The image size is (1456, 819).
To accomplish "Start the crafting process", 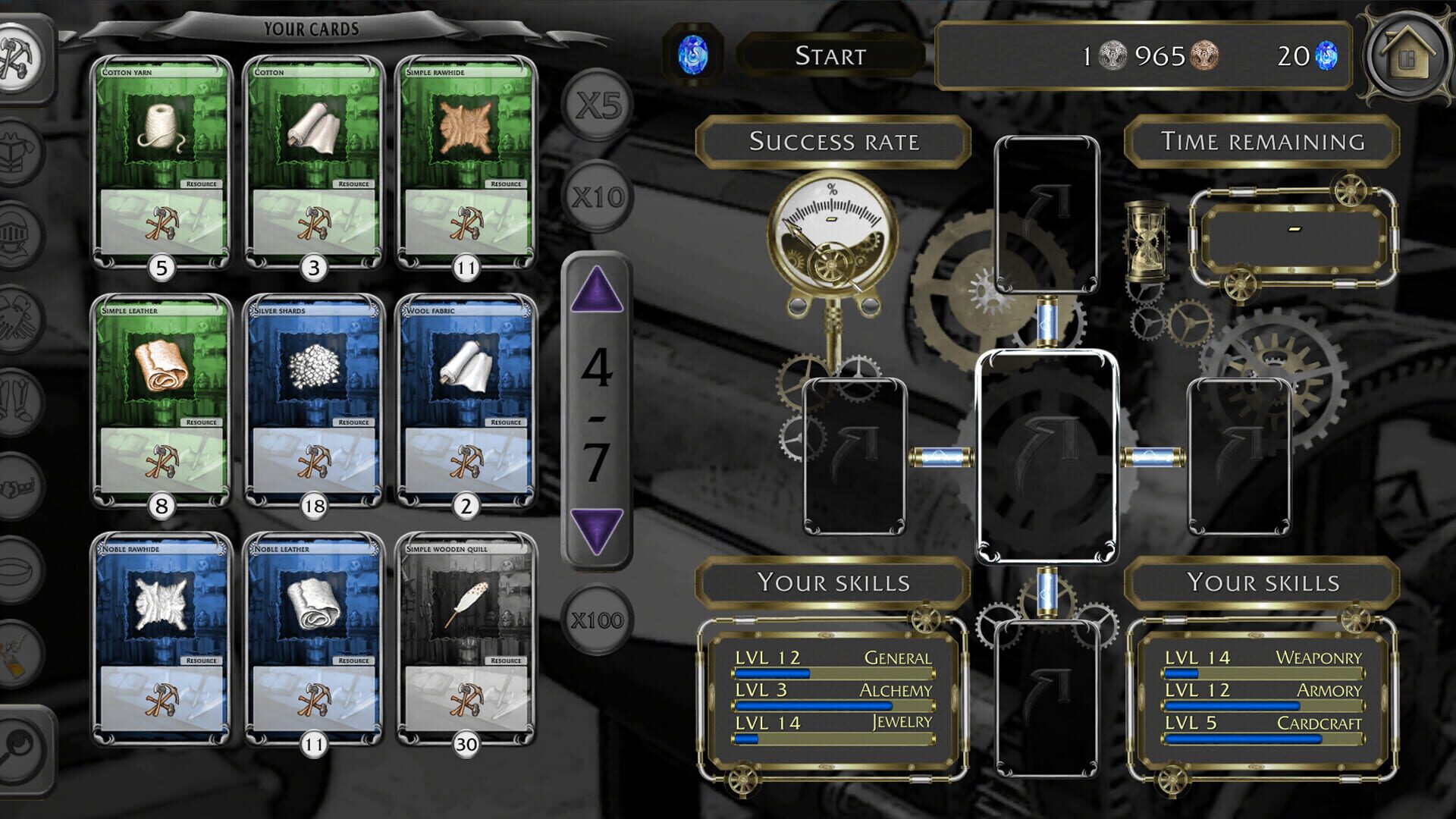I will click(x=830, y=56).
